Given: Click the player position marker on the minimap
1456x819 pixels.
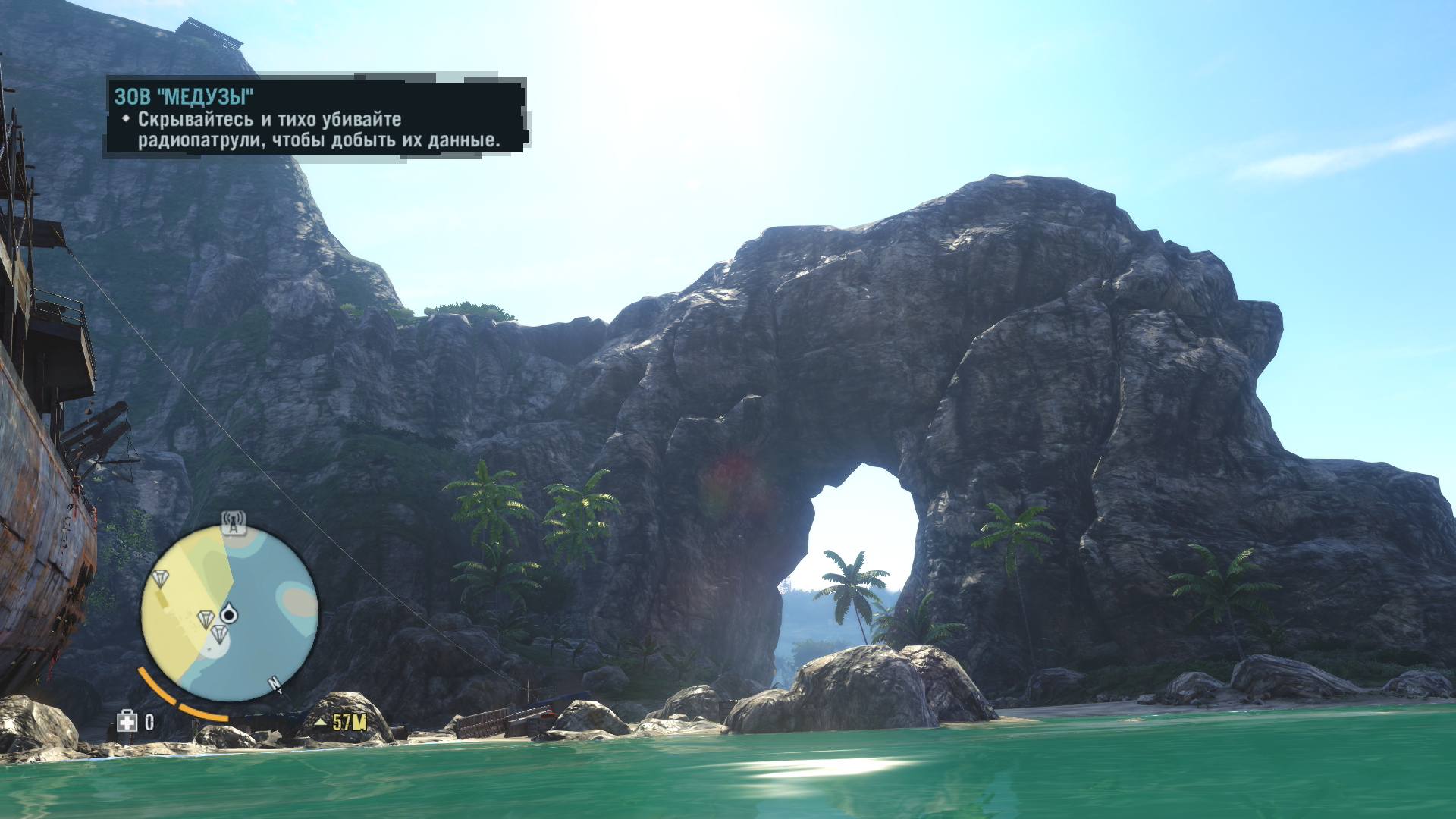Looking at the screenshot, I should [x=228, y=613].
